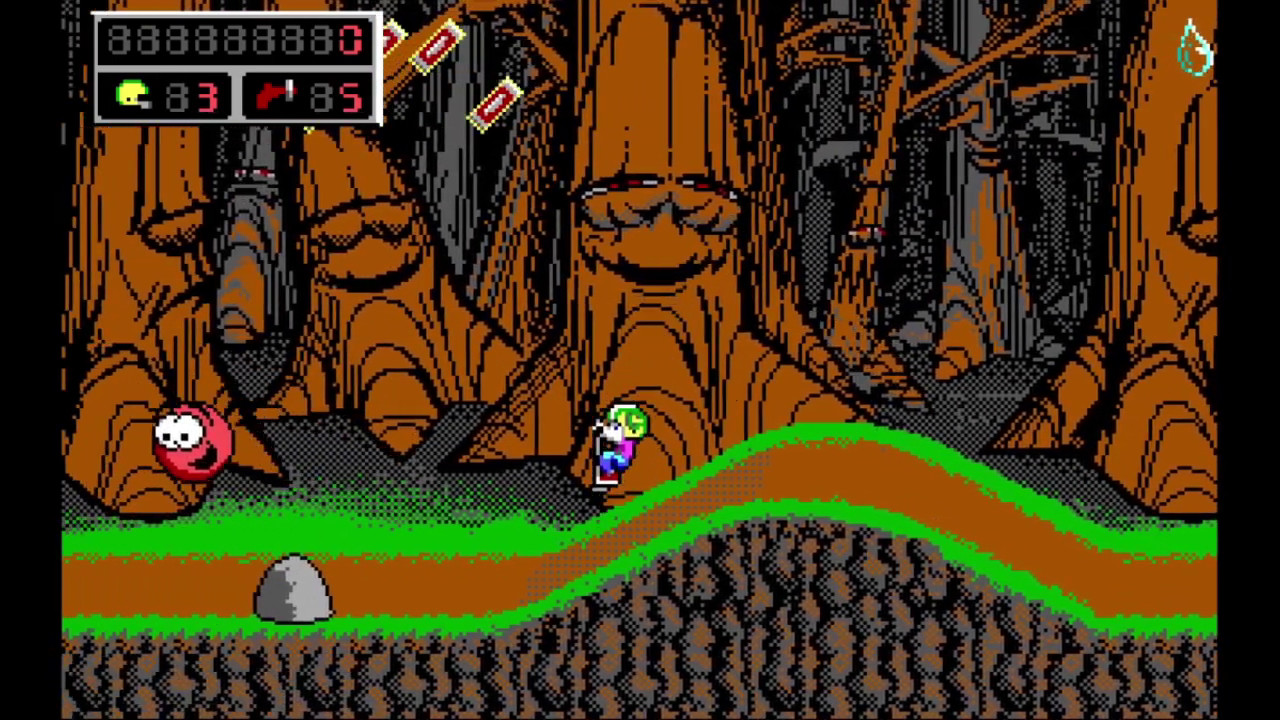This screenshot has height=720, width=1280.
Task: Select the red raygun ammo icon
Action: pos(275,96)
